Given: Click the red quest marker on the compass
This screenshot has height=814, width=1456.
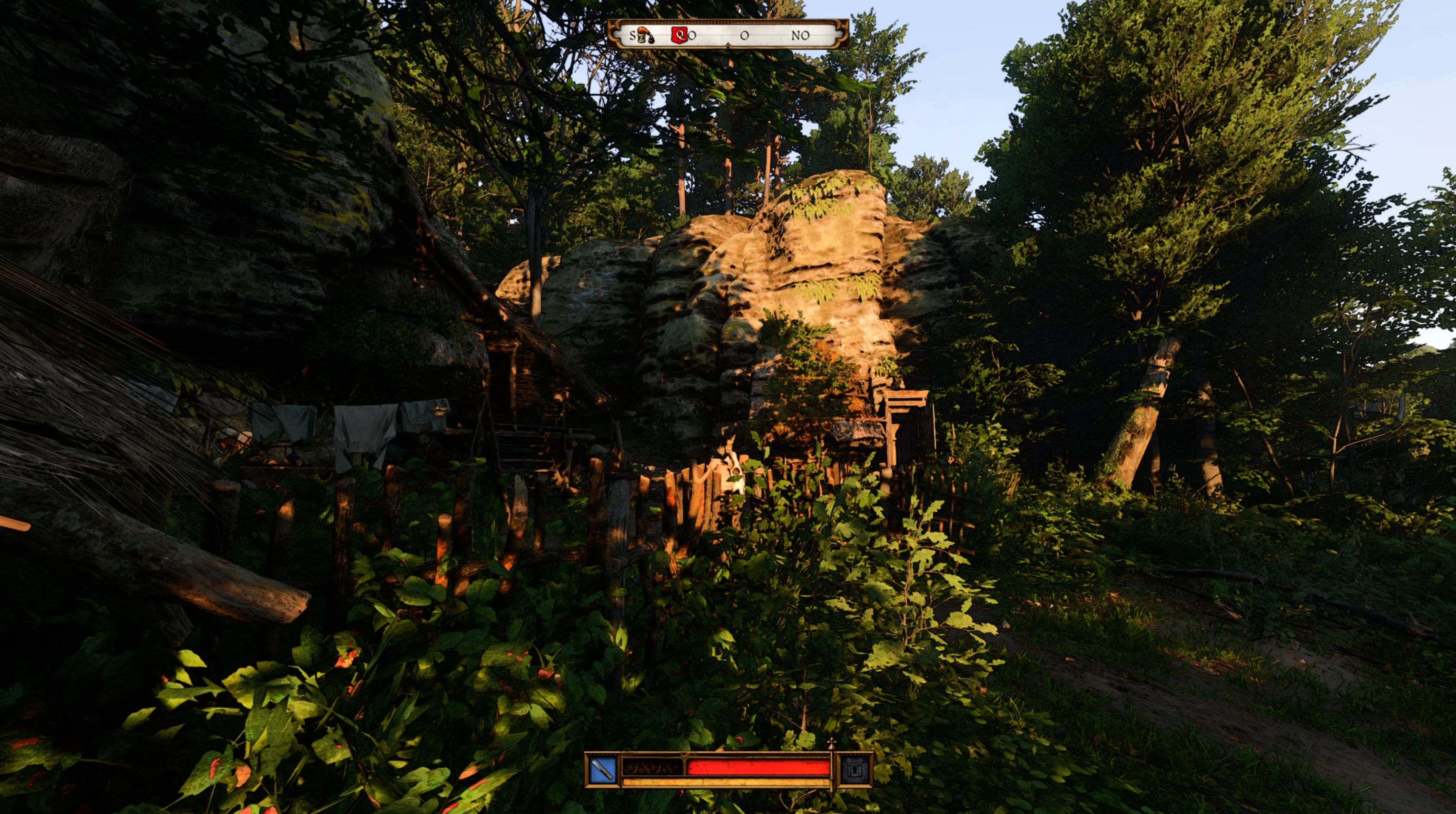Looking at the screenshot, I should 678,35.
